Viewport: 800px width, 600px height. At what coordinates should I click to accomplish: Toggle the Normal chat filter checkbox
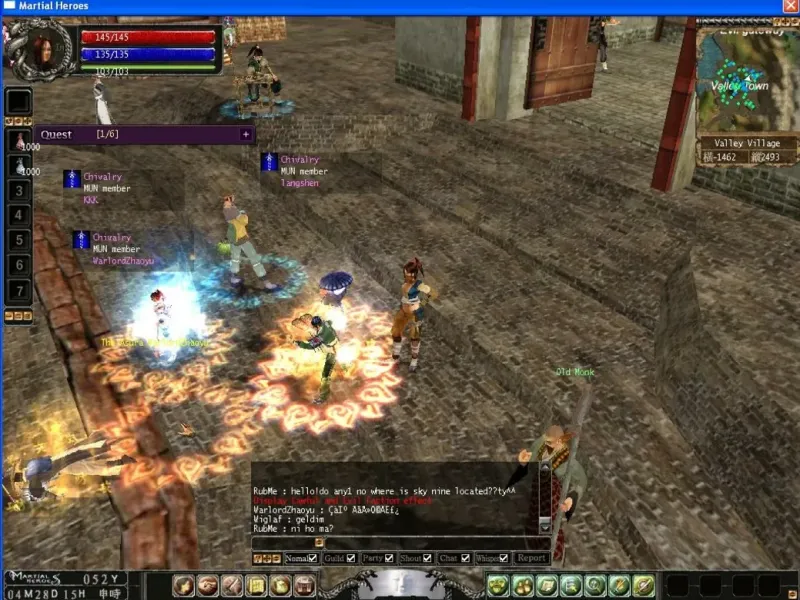pyautogui.click(x=312, y=558)
